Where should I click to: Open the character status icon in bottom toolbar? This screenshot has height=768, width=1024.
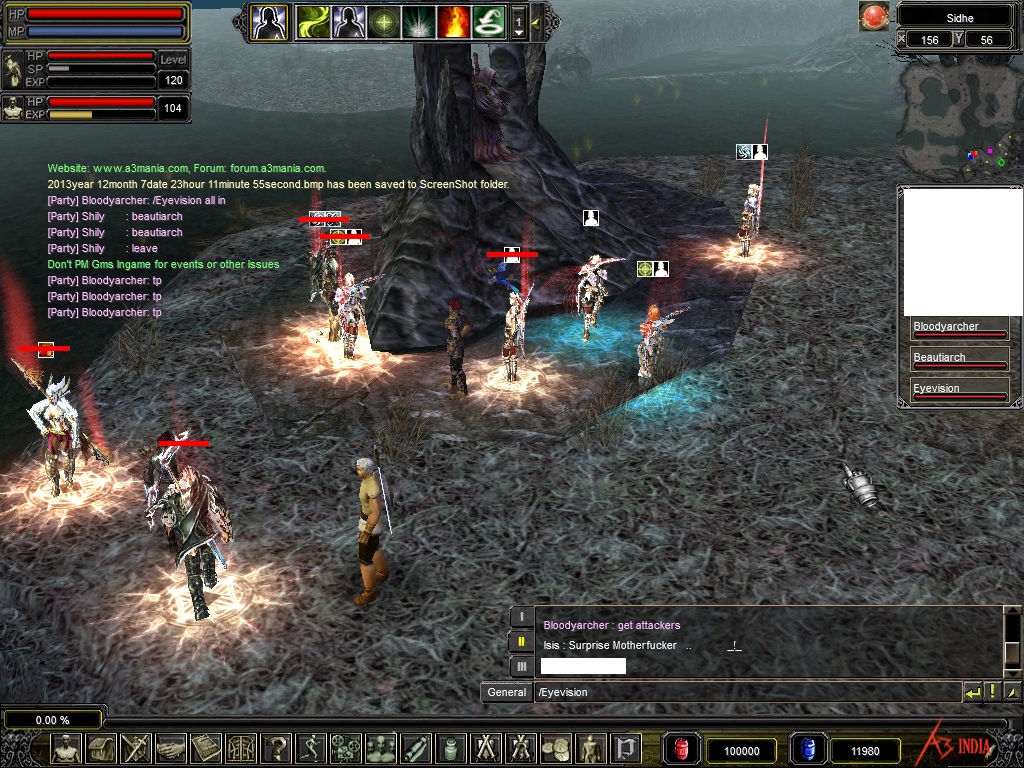(x=66, y=748)
